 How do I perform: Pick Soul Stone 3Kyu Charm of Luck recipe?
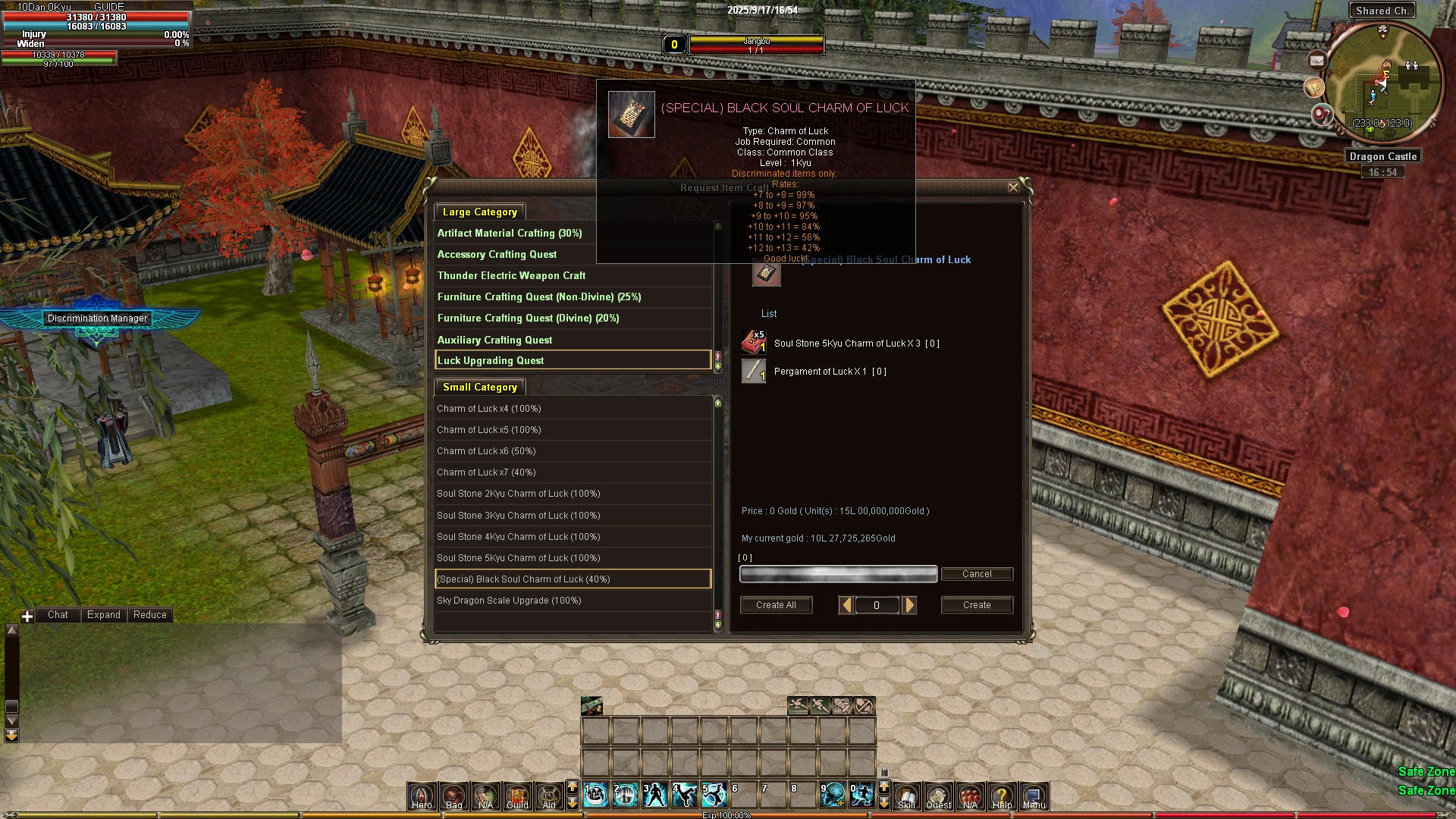pos(518,516)
